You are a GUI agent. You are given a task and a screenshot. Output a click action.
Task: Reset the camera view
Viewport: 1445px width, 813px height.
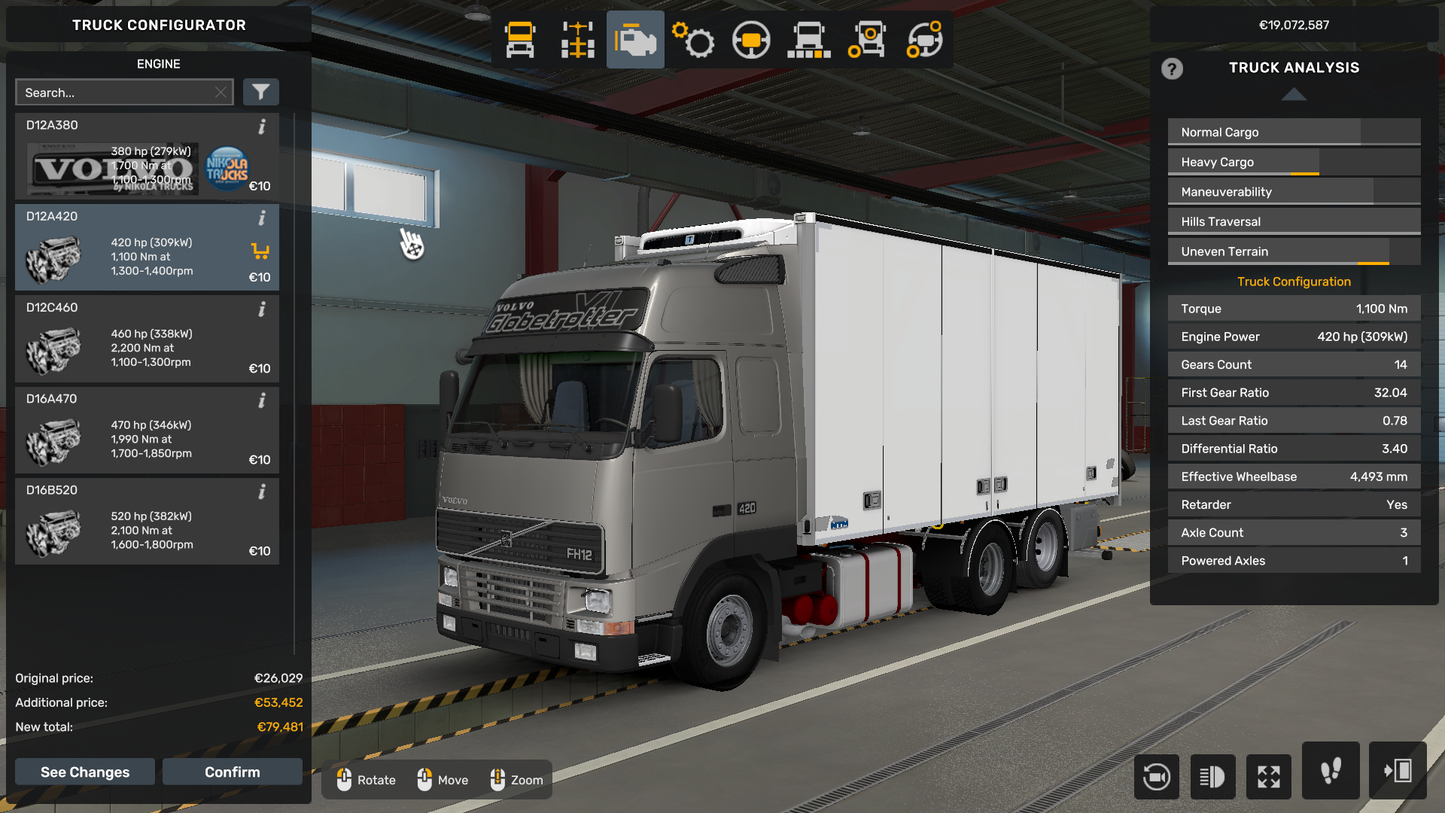[x=1157, y=776]
